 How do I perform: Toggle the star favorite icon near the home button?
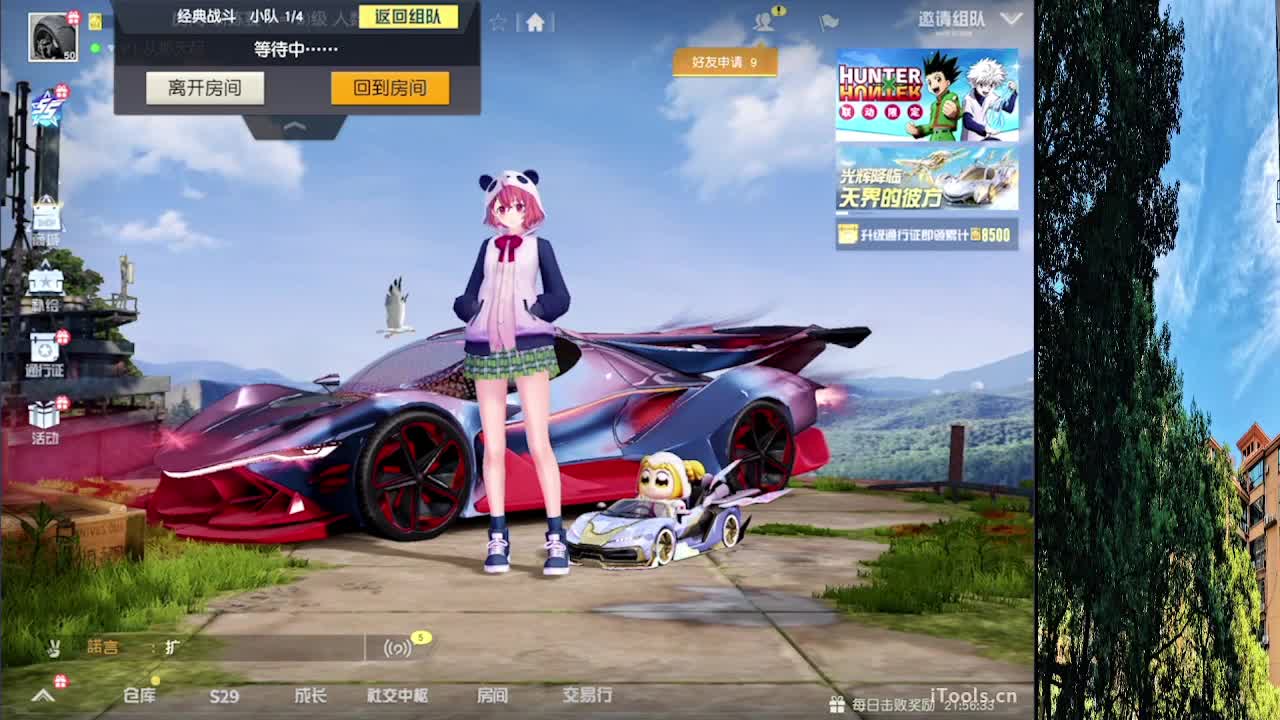tap(497, 21)
